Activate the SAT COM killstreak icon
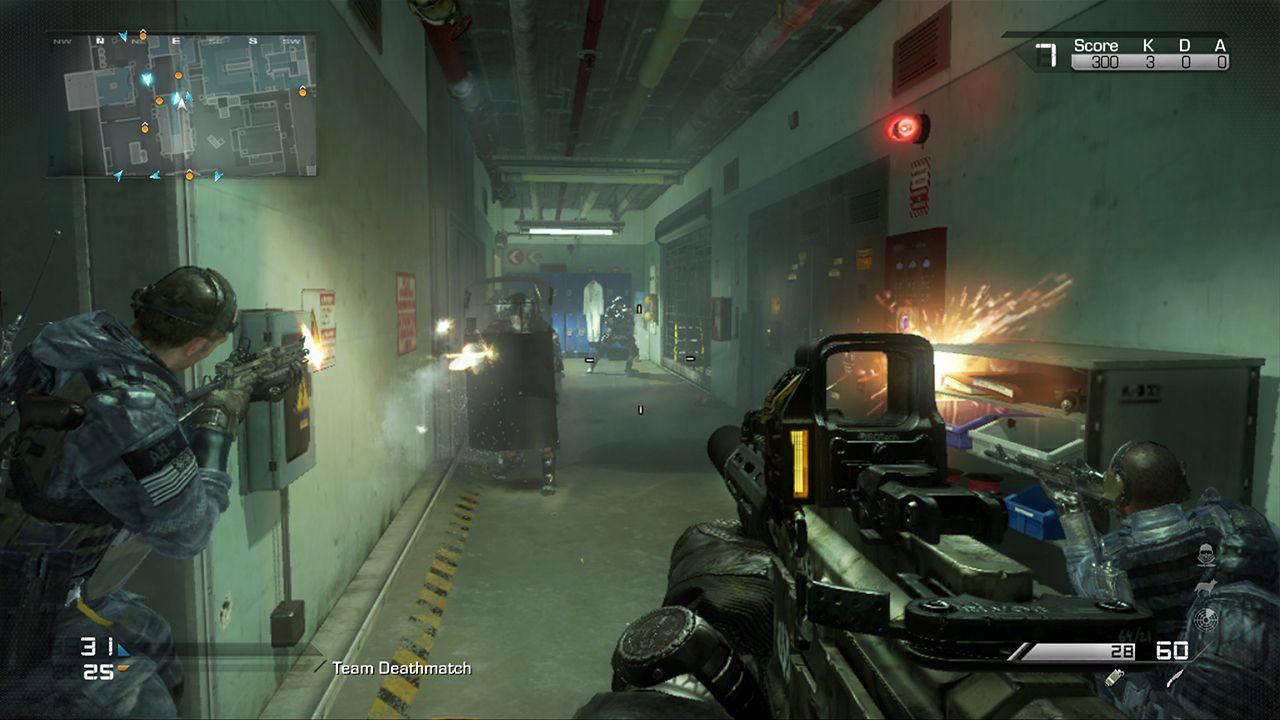Viewport: 1280px width, 720px height. (x=1206, y=620)
